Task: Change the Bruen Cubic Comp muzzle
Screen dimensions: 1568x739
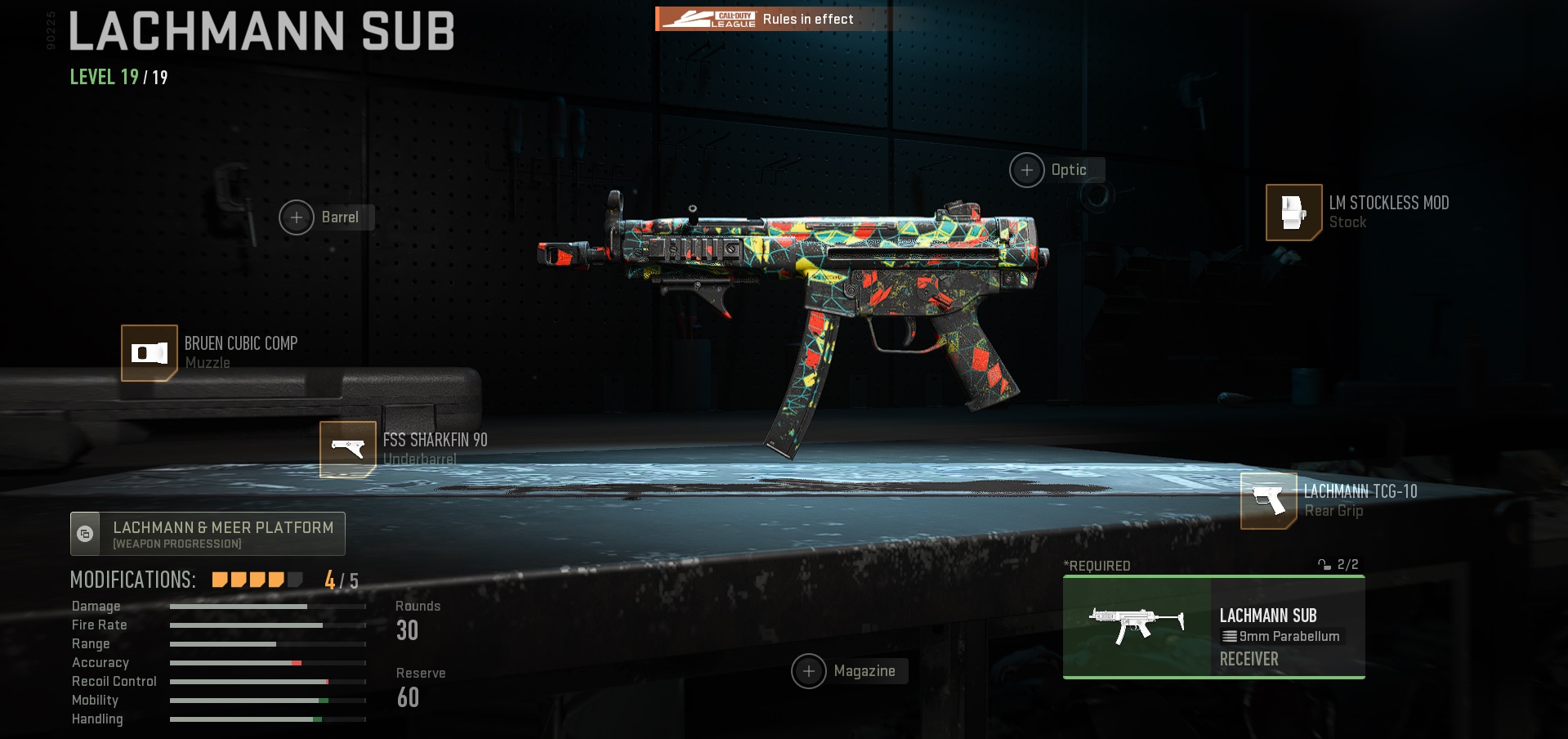Action: (150, 353)
